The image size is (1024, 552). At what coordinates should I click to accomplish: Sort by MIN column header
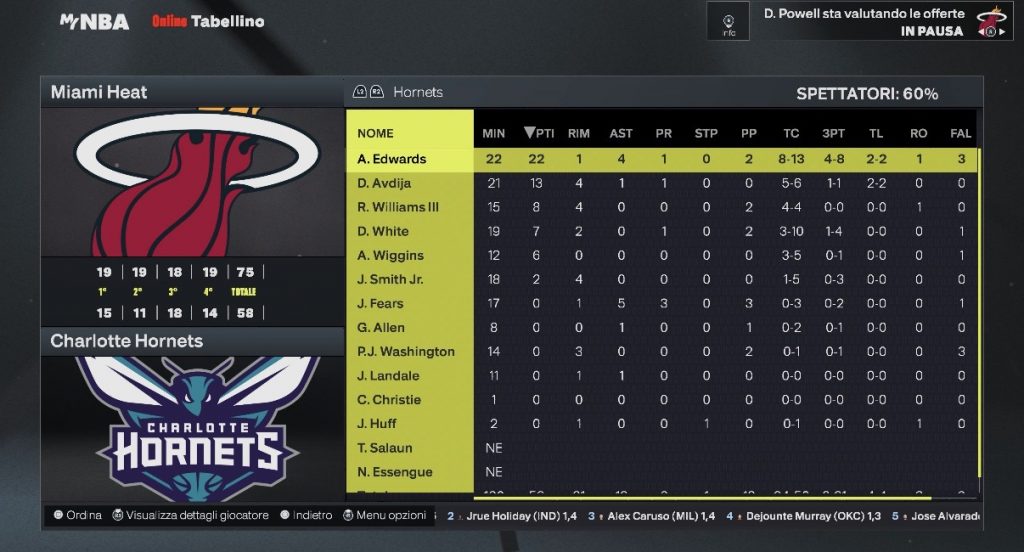(494, 133)
